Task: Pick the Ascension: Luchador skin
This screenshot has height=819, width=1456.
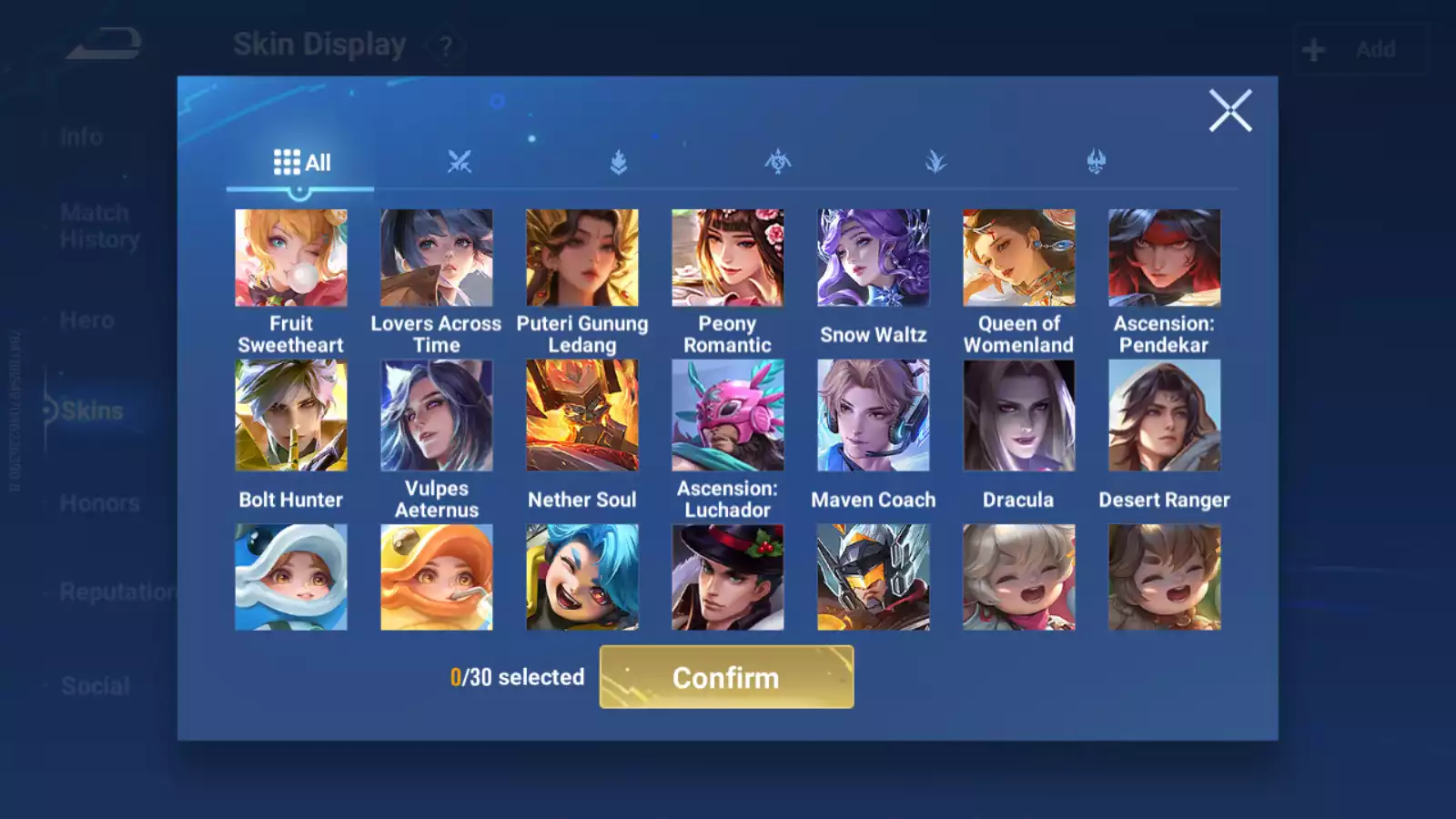Action: pyautogui.click(x=727, y=415)
